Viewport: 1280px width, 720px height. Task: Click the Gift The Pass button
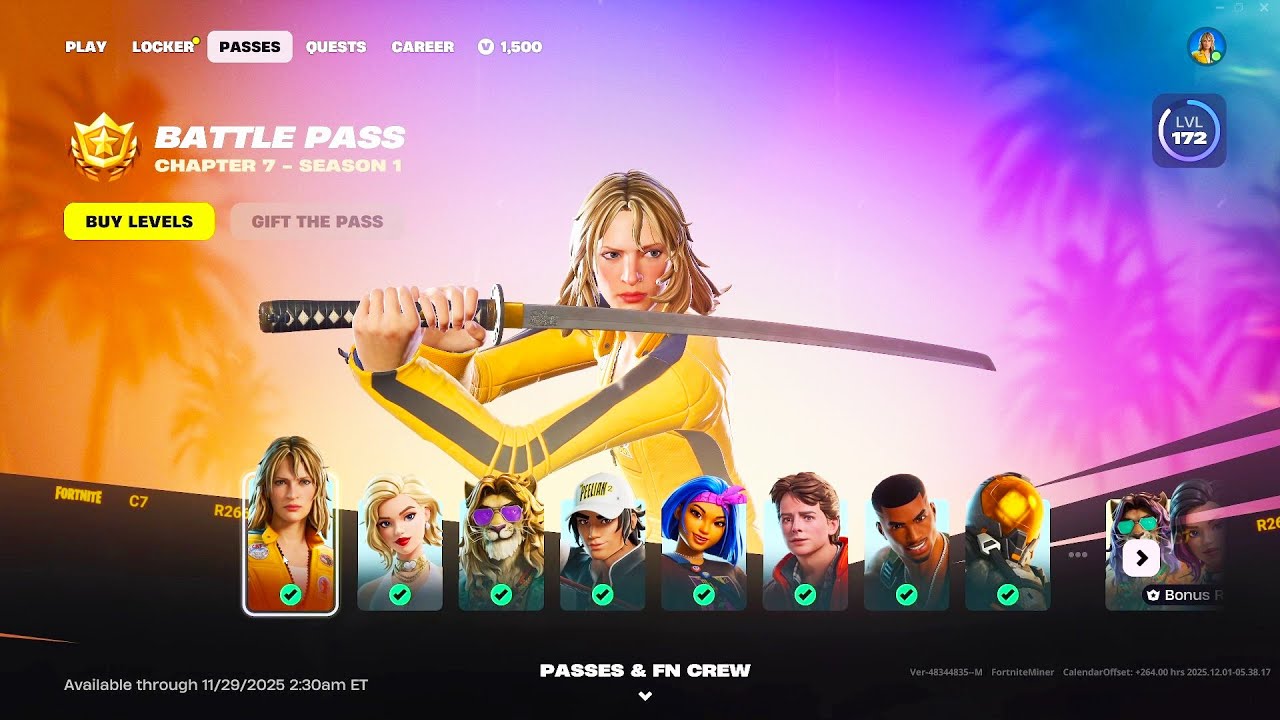(317, 222)
